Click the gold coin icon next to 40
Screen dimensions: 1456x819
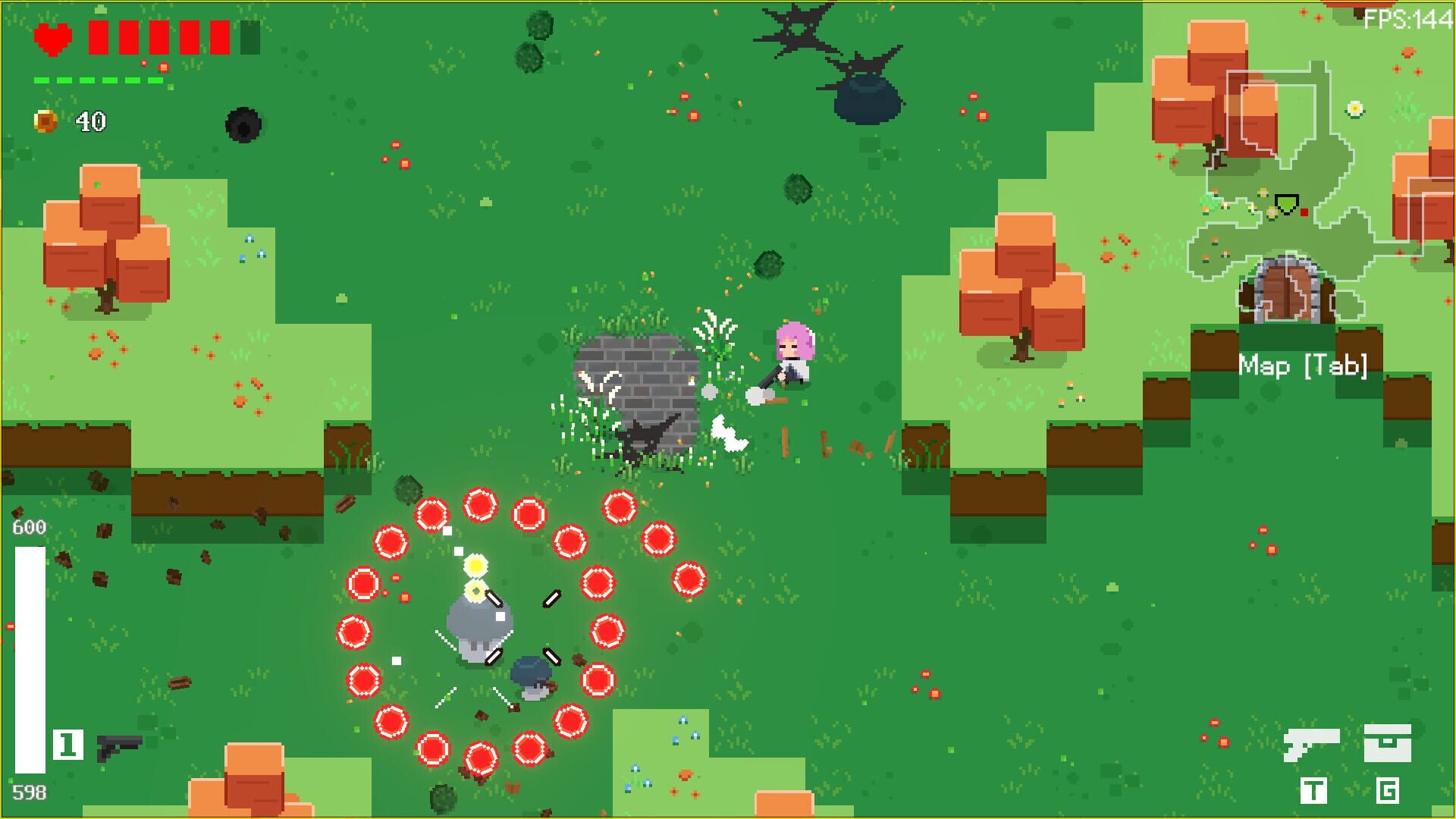[45, 118]
